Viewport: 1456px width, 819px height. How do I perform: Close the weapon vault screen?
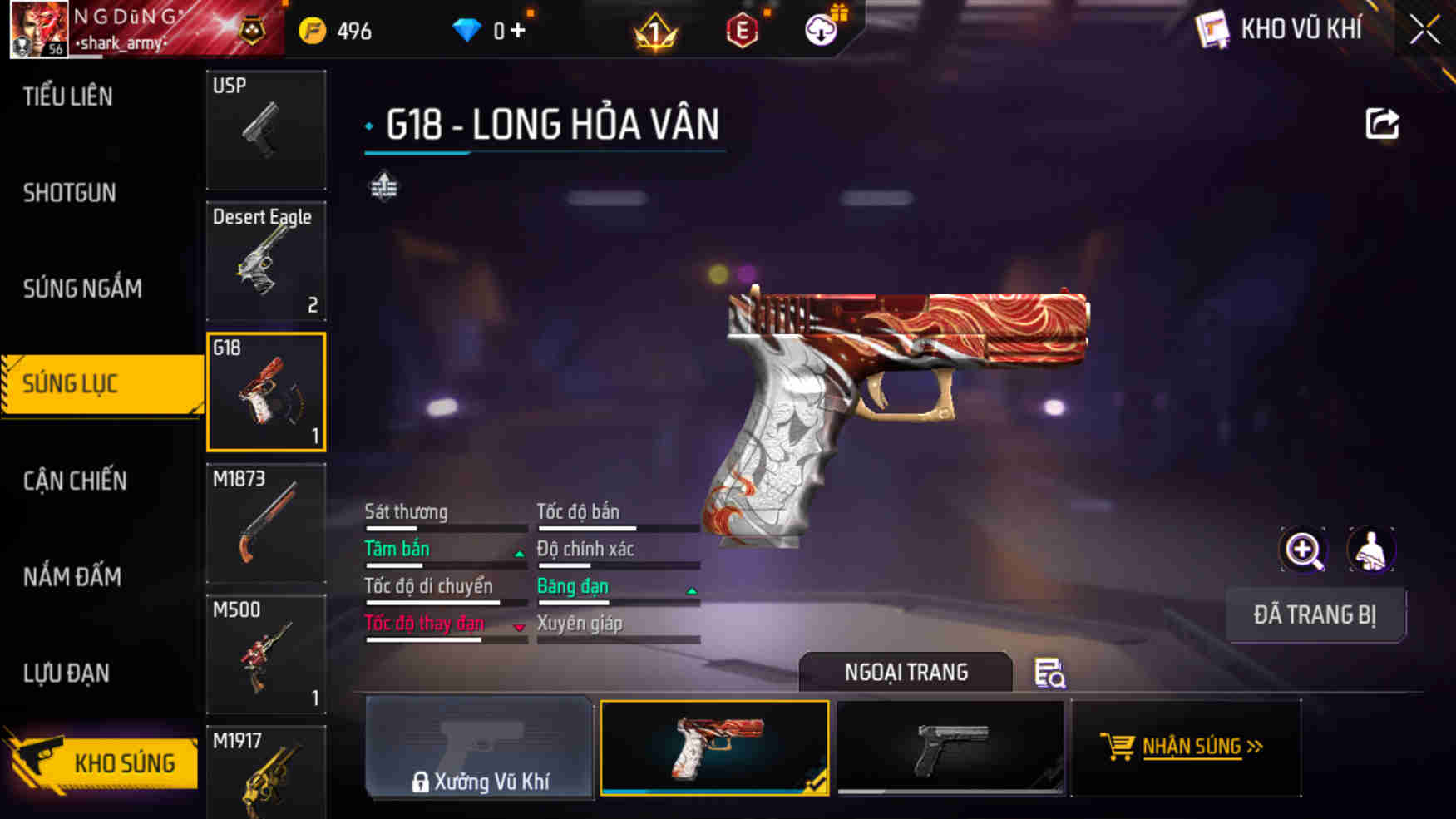[1424, 31]
